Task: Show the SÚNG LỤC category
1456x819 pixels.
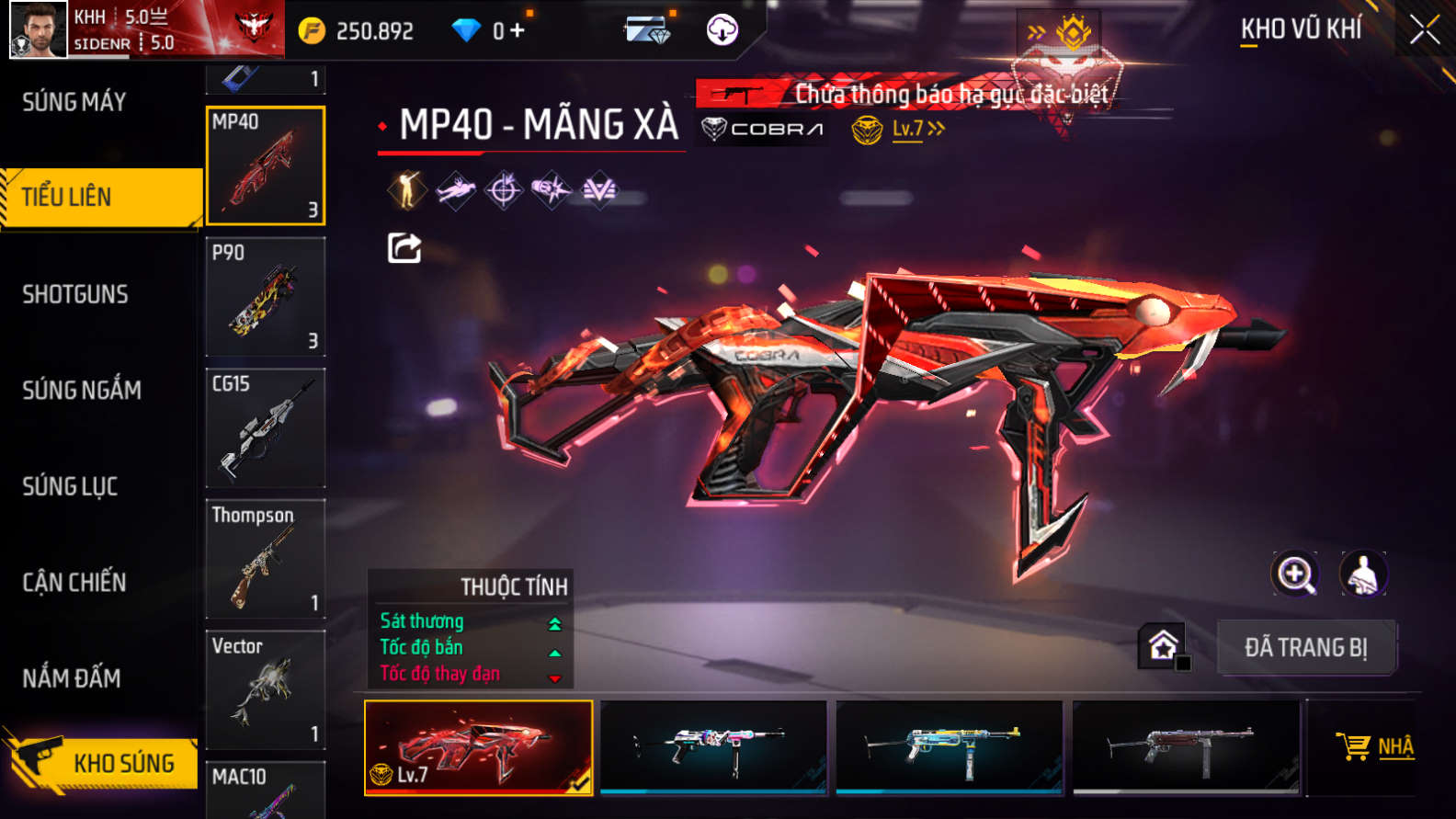Action: (70, 486)
